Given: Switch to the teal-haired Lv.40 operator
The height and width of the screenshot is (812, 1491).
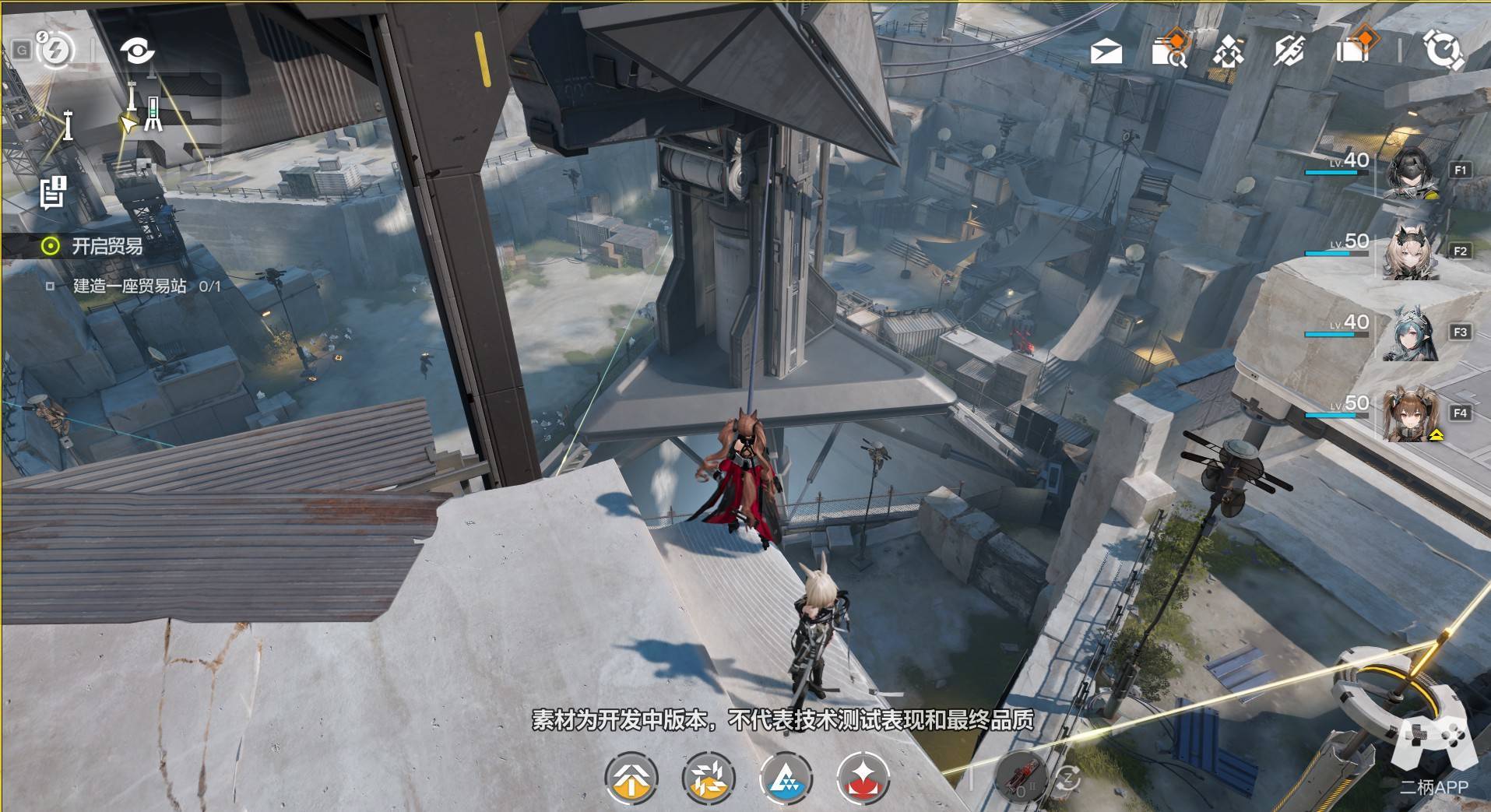Looking at the screenshot, I should click(1409, 333).
